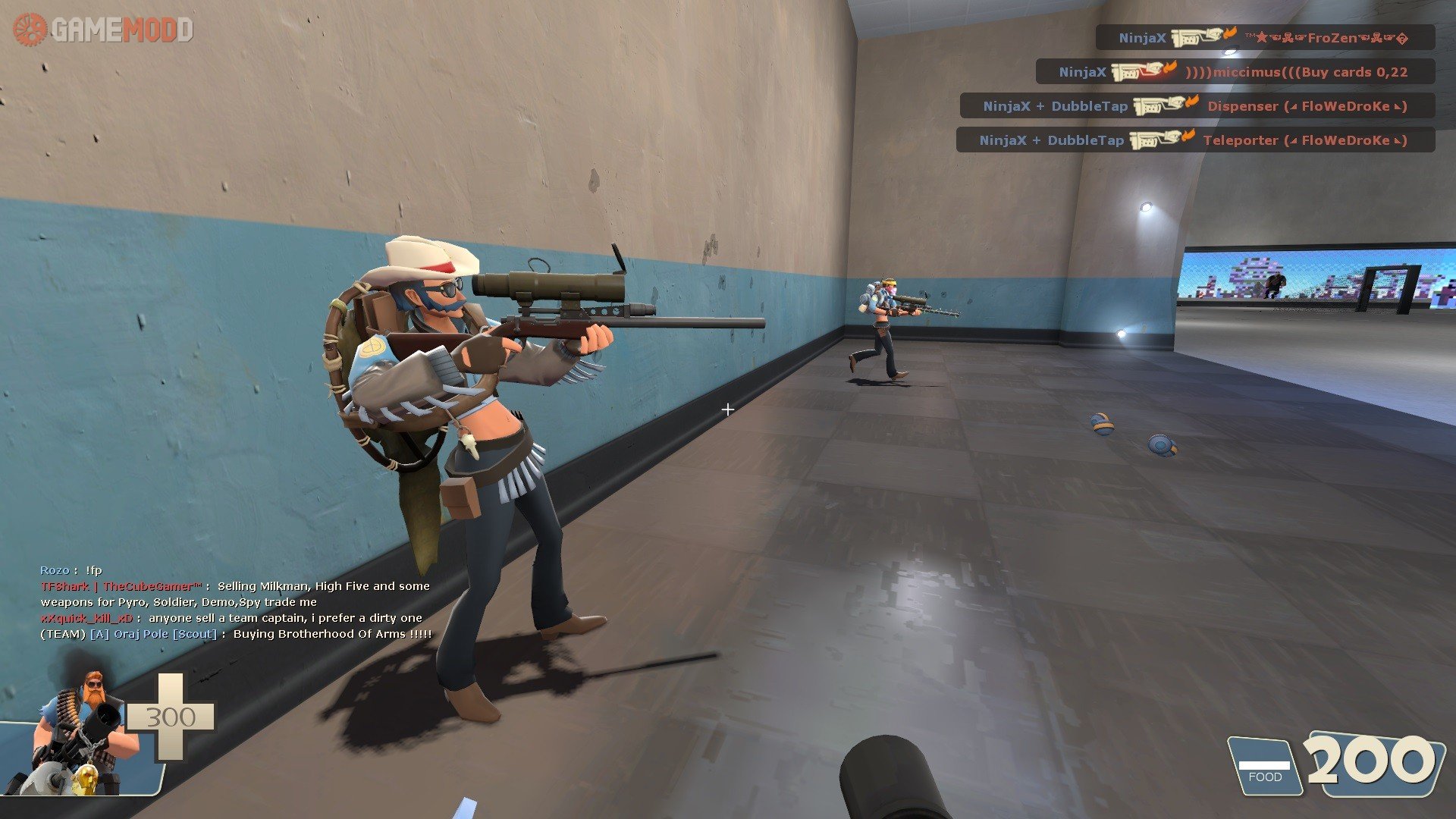Click the GameModd watermark logo
The height and width of the screenshot is (819, 1456).
103,30
